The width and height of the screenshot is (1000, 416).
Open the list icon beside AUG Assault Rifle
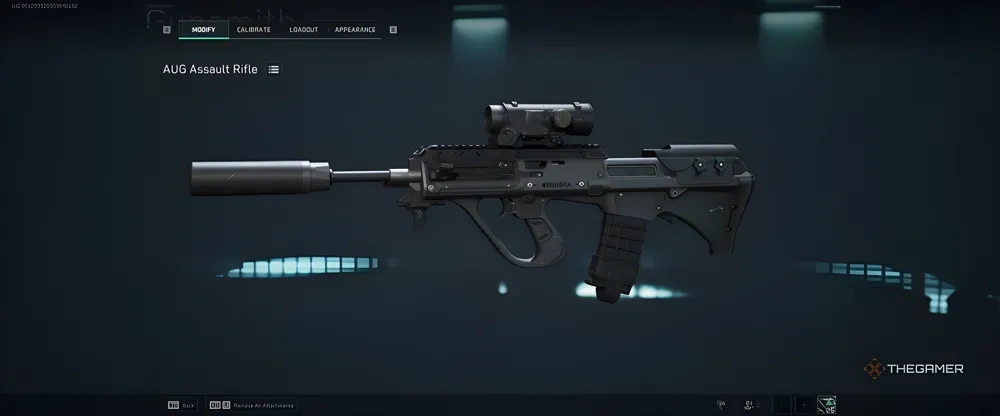pyautogui.click(x=274, y=69)
